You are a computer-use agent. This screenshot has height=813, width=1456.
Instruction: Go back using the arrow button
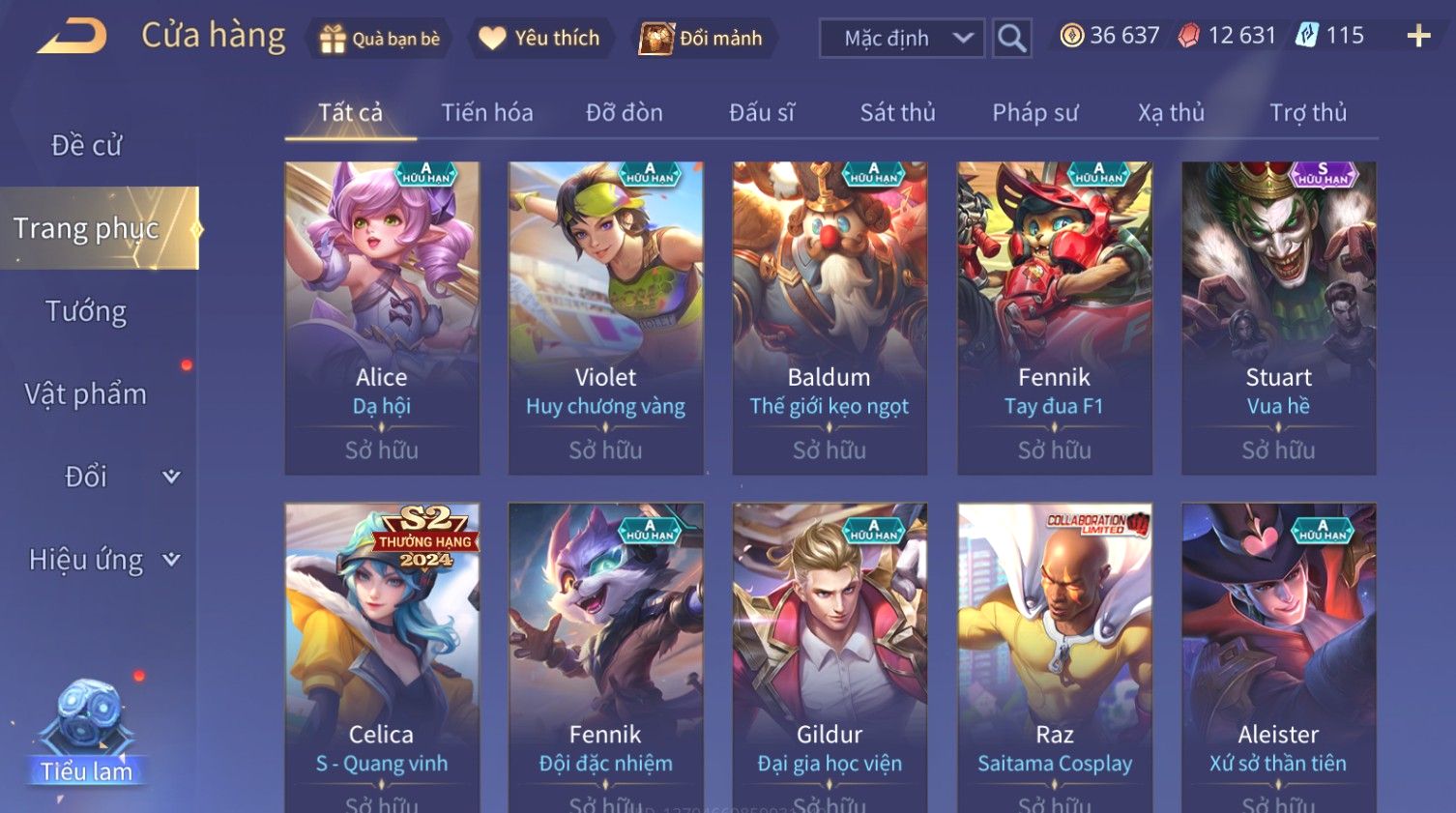coord(72,37)
